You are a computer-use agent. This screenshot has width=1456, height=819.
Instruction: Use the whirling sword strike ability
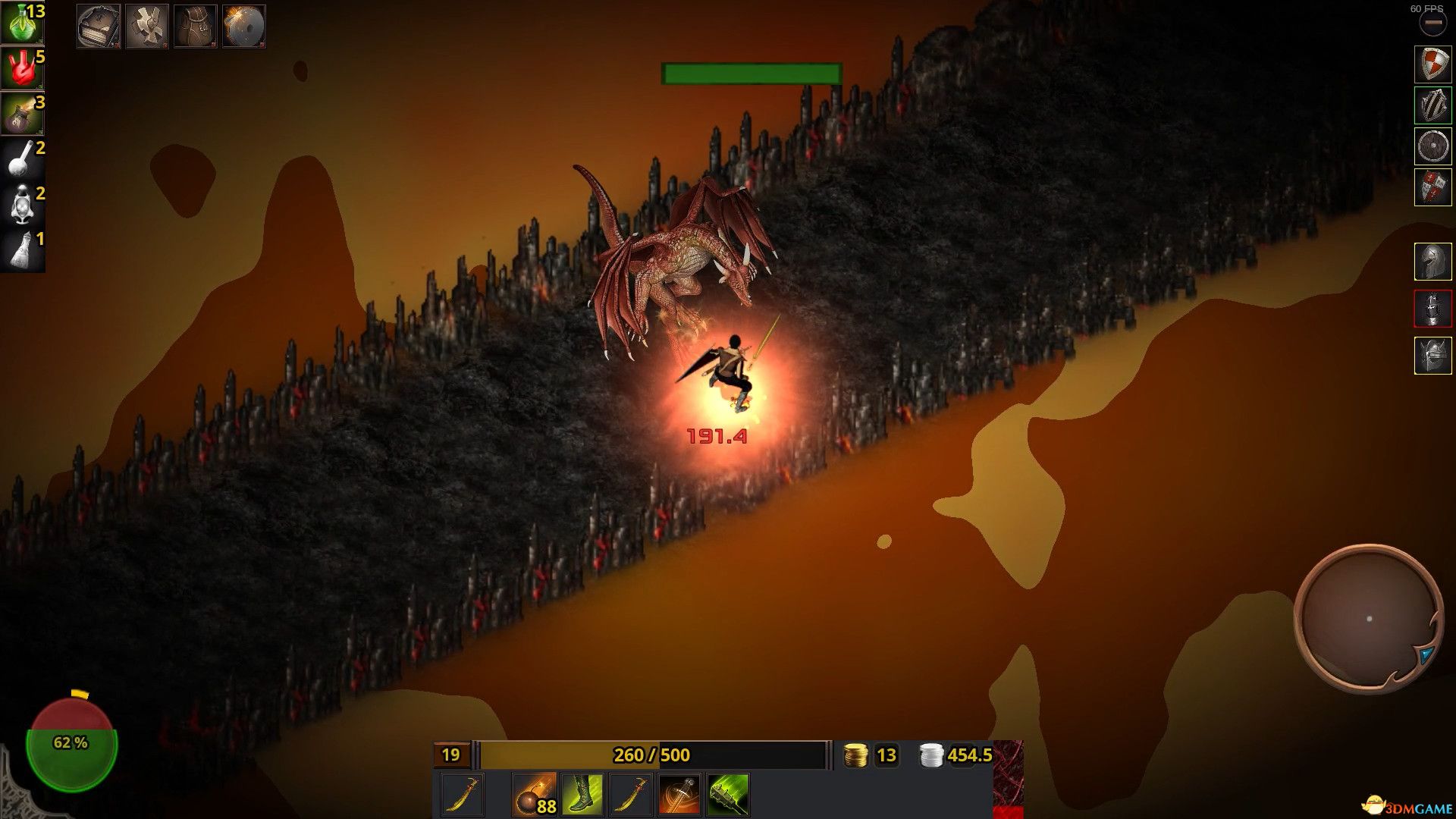click(679, 795)
